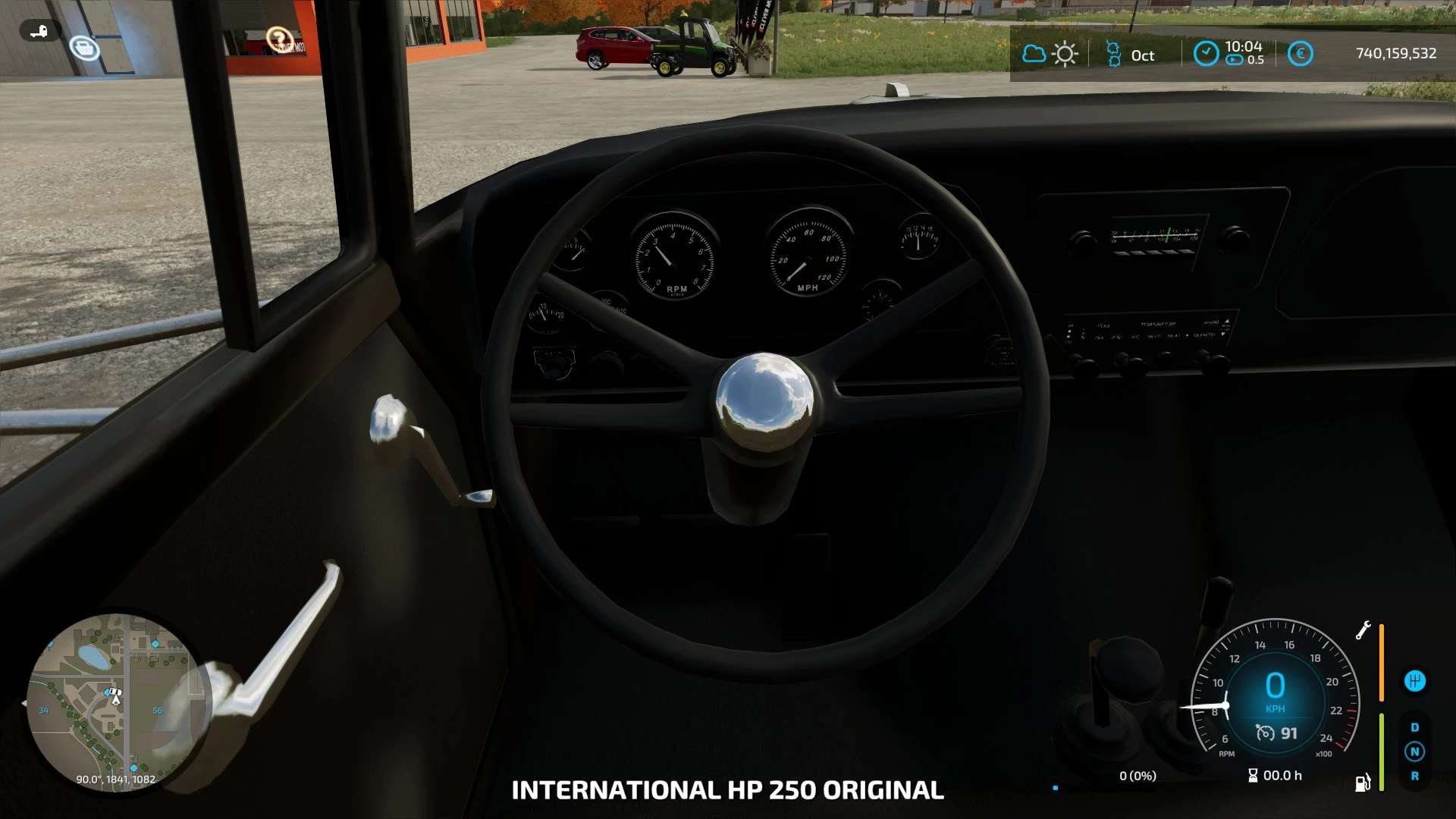The height and width of the screenshot is (819, 1456).
Task: Click the wrench damage indicator icon
Action: click(1363, 630)
